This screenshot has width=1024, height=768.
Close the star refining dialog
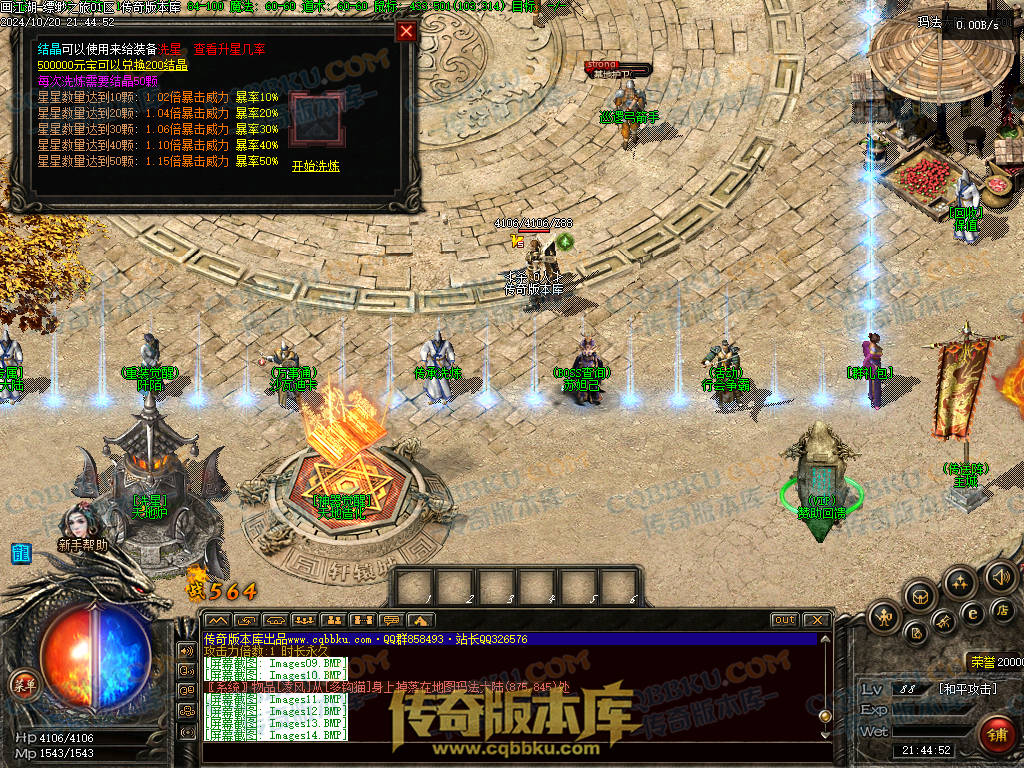(x=406, y=31)
